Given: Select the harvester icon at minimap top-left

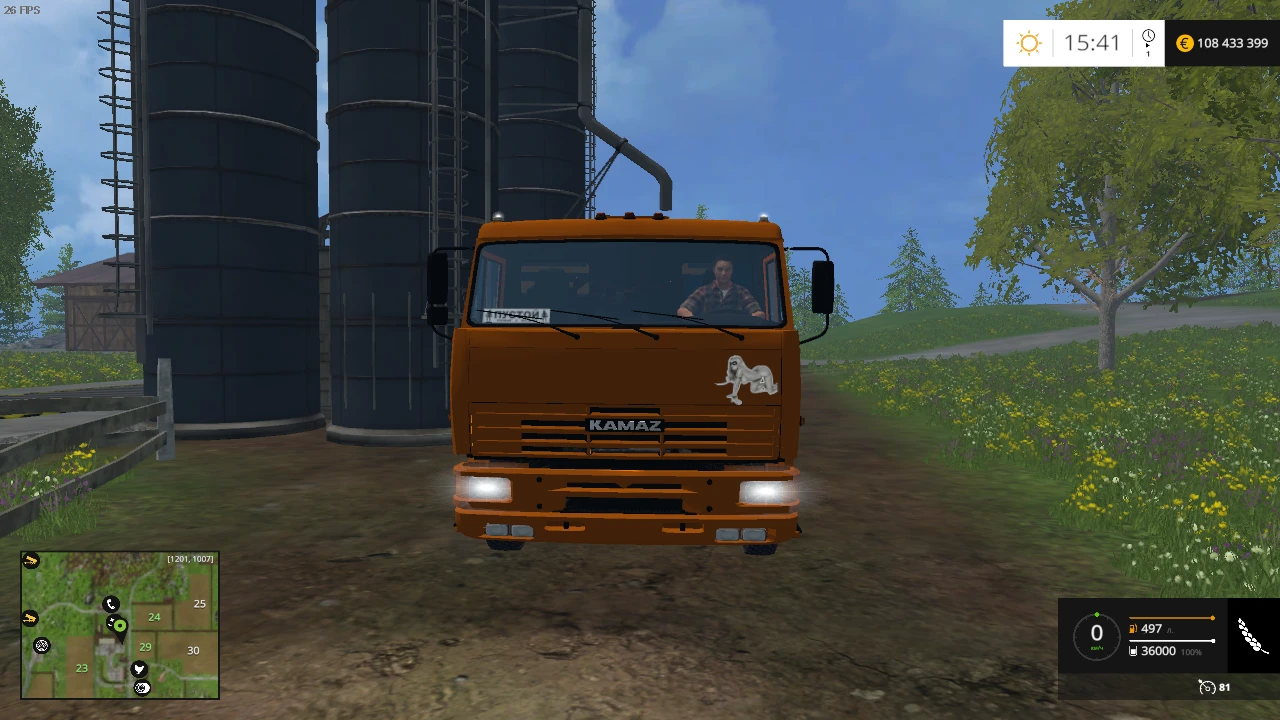Looking at the screenshot, I should point(30,560).
